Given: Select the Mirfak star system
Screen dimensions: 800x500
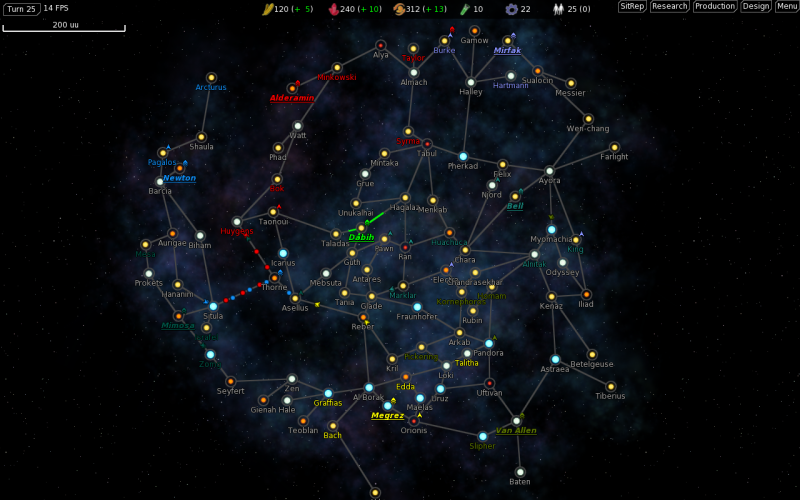Looking at the screenshot, I should [x=508, y=40].
